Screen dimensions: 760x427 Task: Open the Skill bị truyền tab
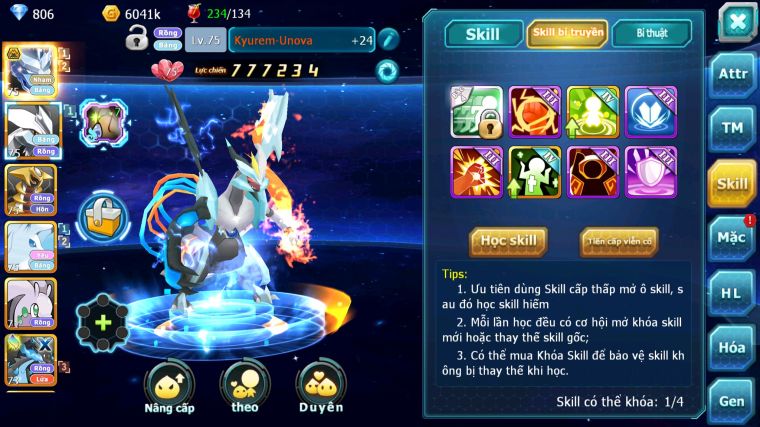567,34
